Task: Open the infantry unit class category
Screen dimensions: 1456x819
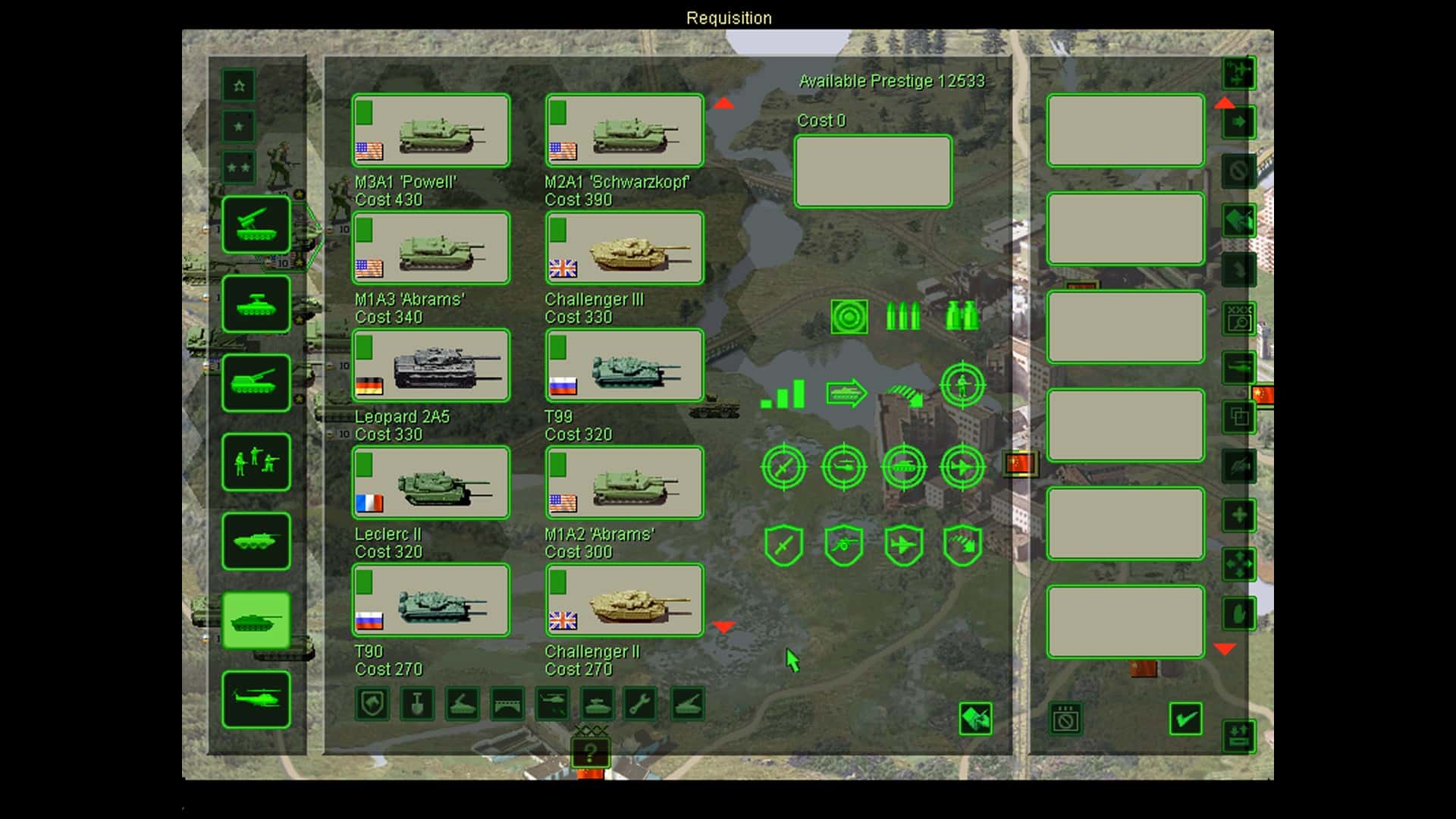Action: (256, 463)
